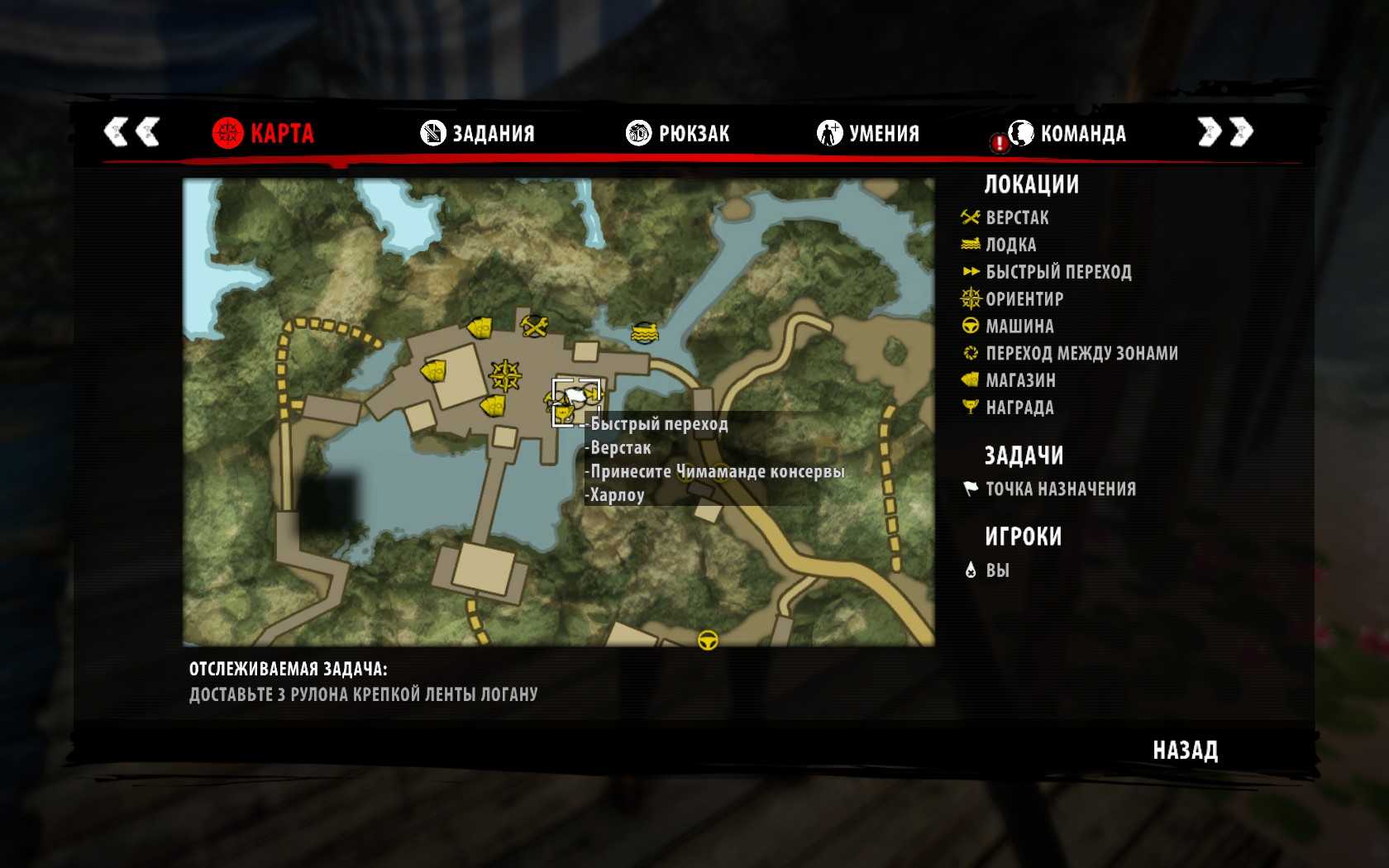Click the Точка назначения legend entry

coord(1061,489)
